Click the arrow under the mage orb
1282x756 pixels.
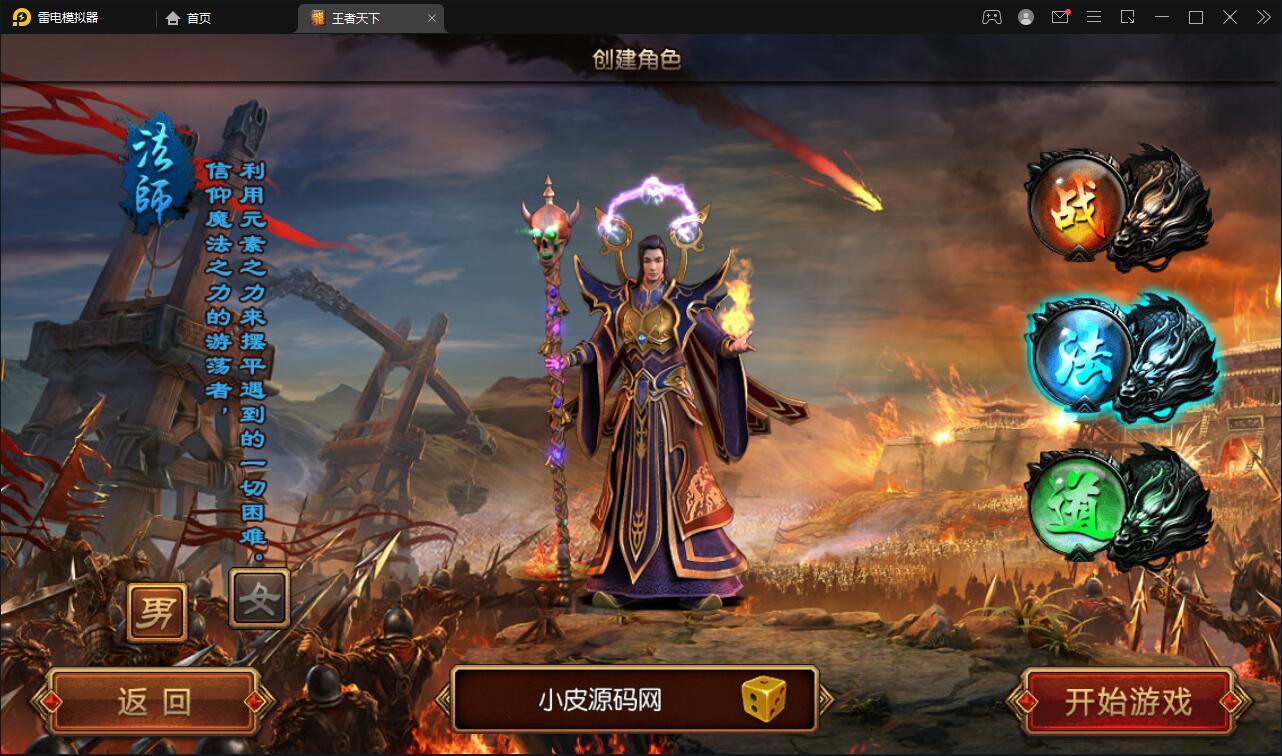coord(1083,404)
